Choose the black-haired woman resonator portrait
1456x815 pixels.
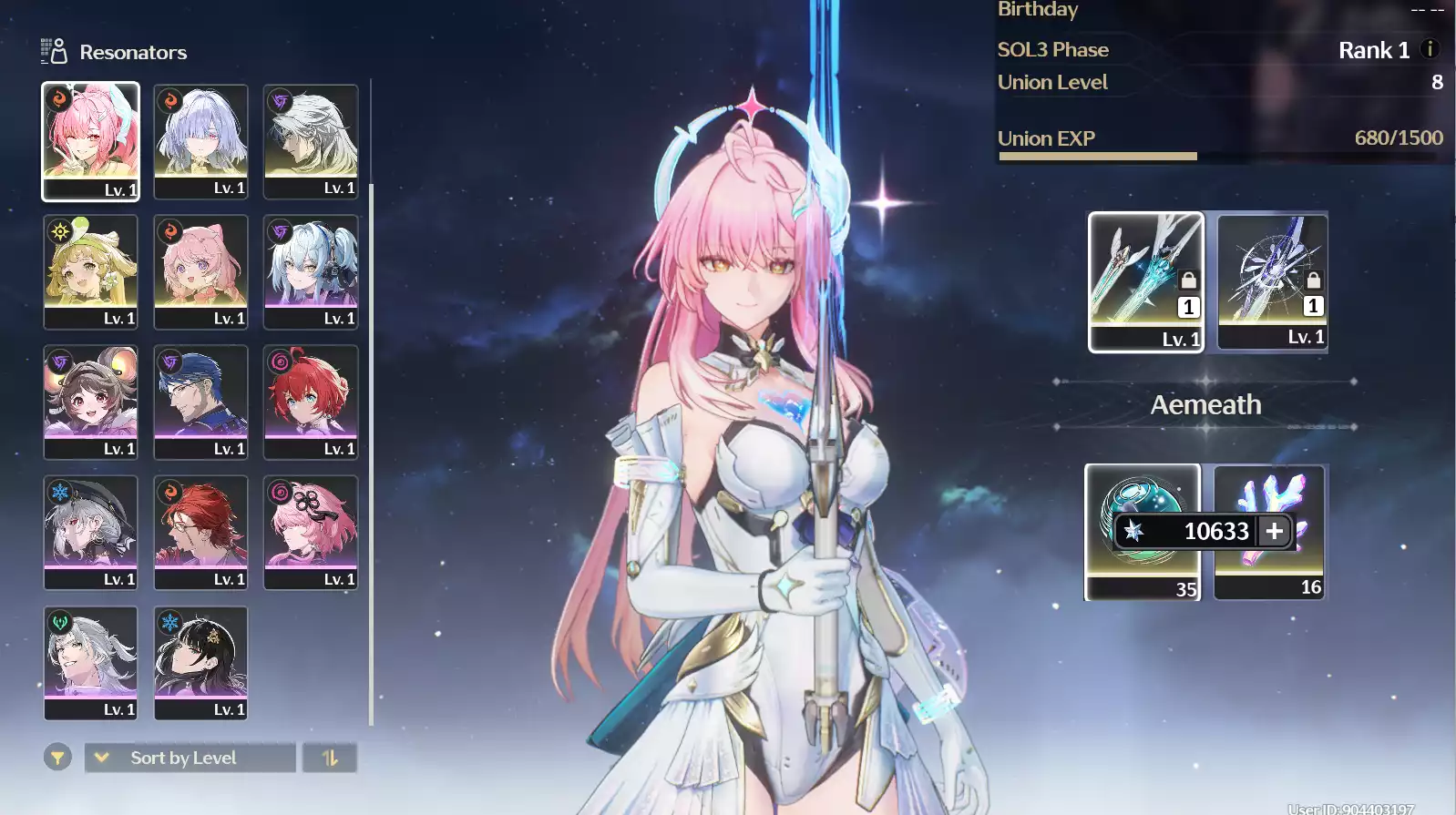point(200,662)
